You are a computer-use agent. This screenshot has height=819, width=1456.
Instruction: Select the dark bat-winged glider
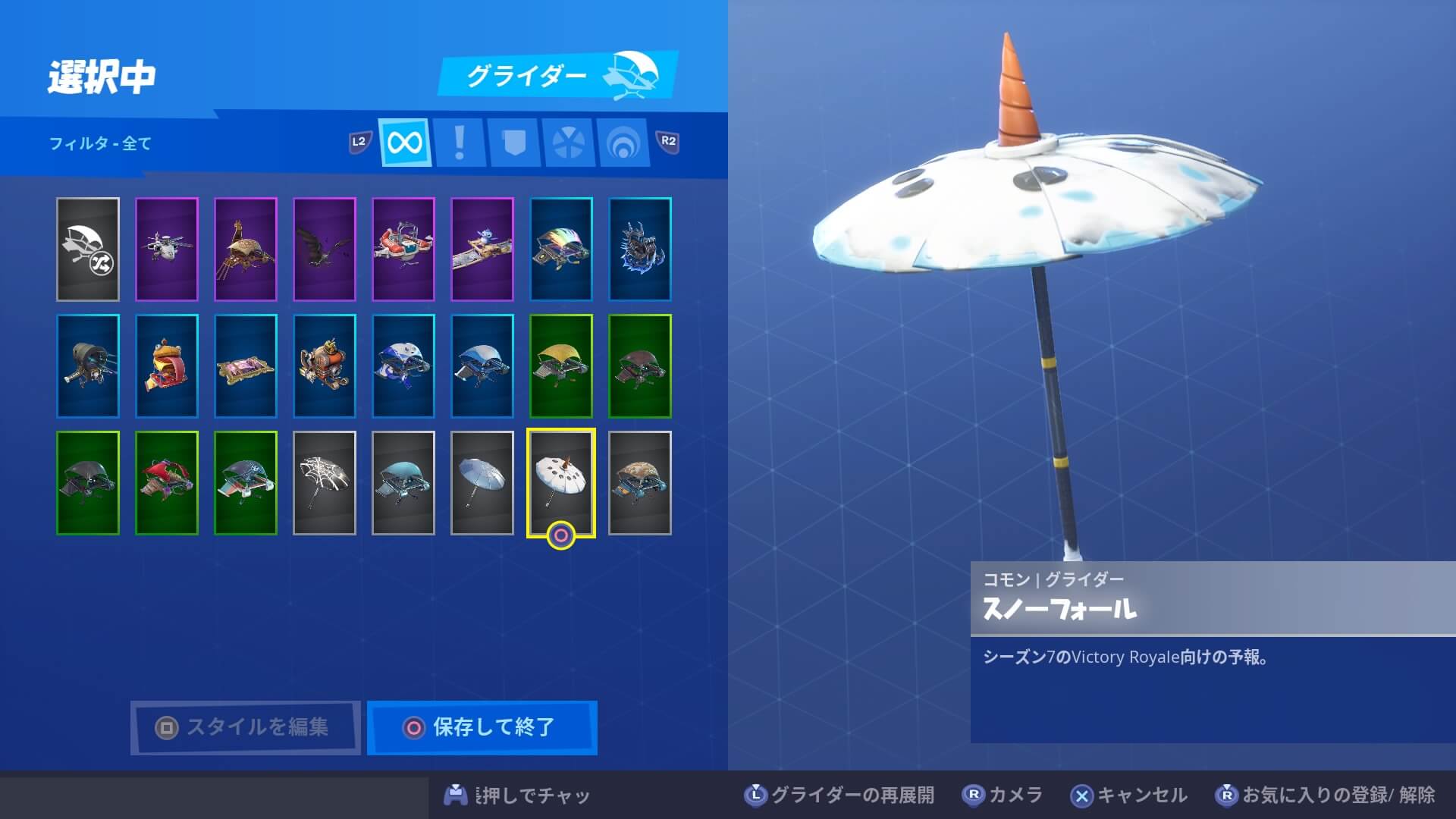325,249
